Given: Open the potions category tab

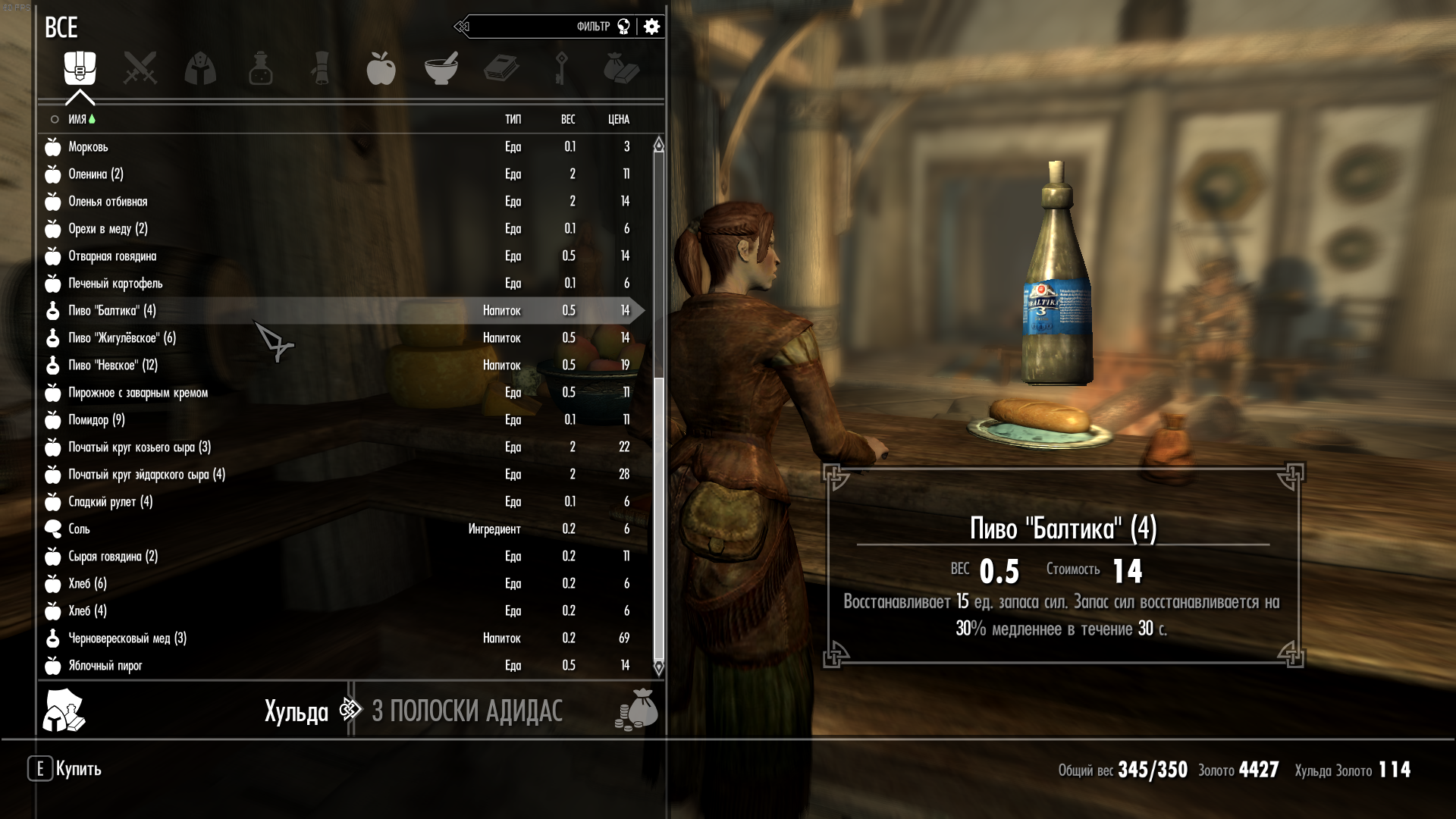Looking at the screenshot, I should (x=260, y=68).
